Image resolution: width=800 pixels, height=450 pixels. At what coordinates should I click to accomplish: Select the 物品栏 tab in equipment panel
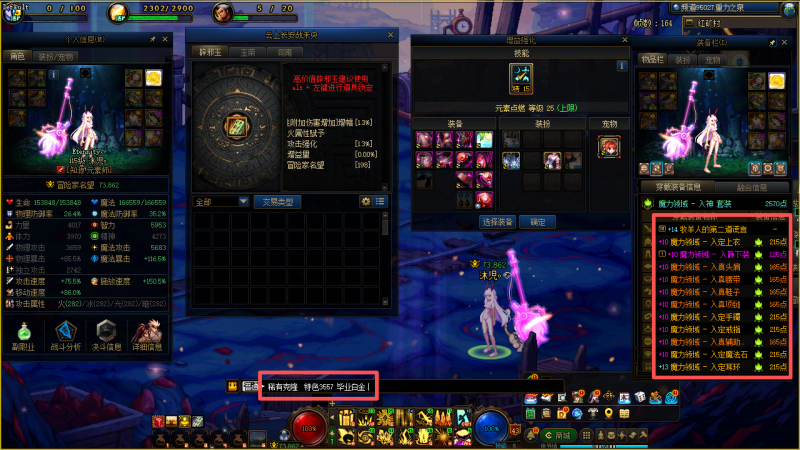click(x=652, y=60)
